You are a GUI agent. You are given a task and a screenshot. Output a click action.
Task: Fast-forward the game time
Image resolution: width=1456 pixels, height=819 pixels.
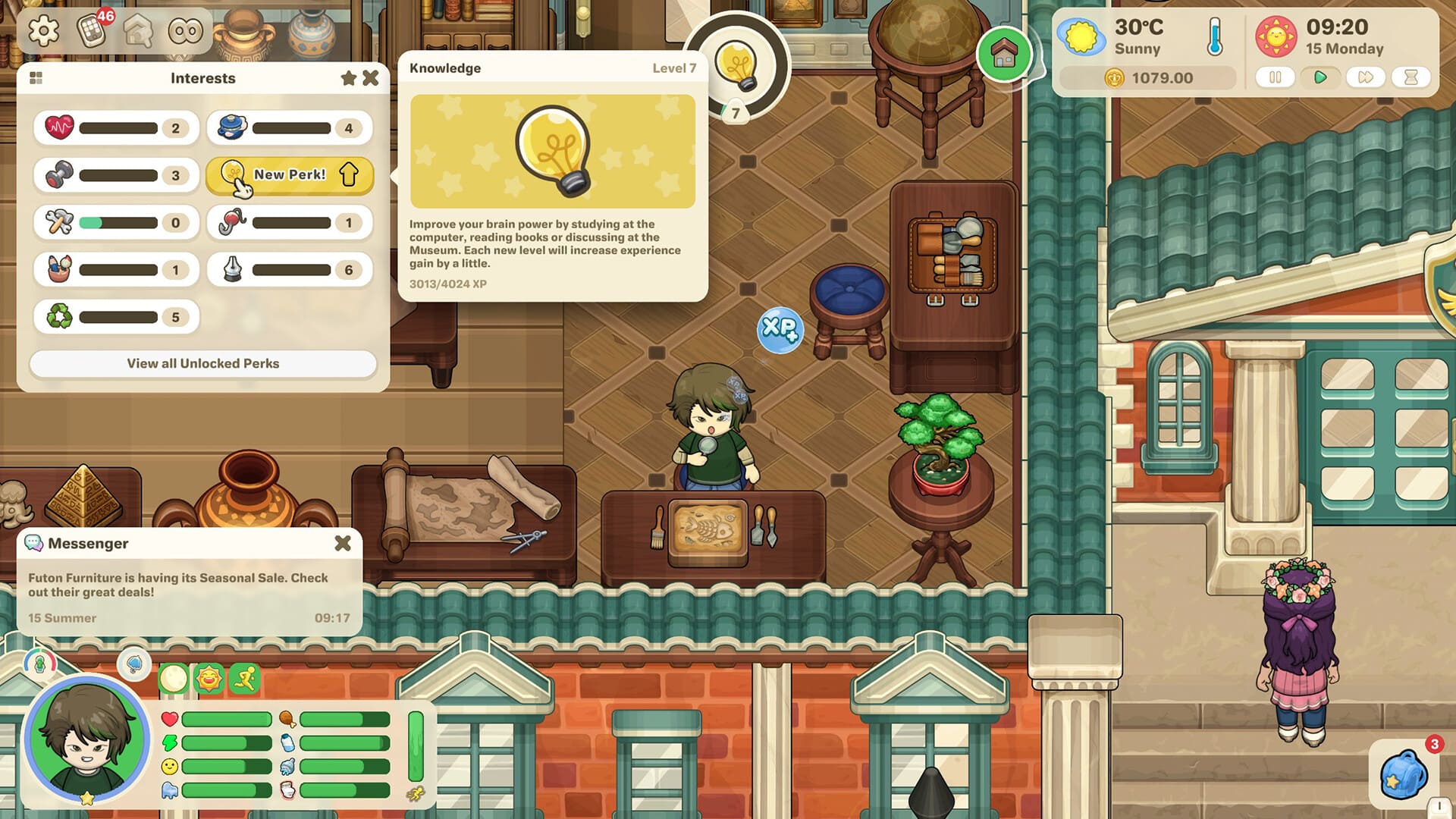click(1365, 77)
